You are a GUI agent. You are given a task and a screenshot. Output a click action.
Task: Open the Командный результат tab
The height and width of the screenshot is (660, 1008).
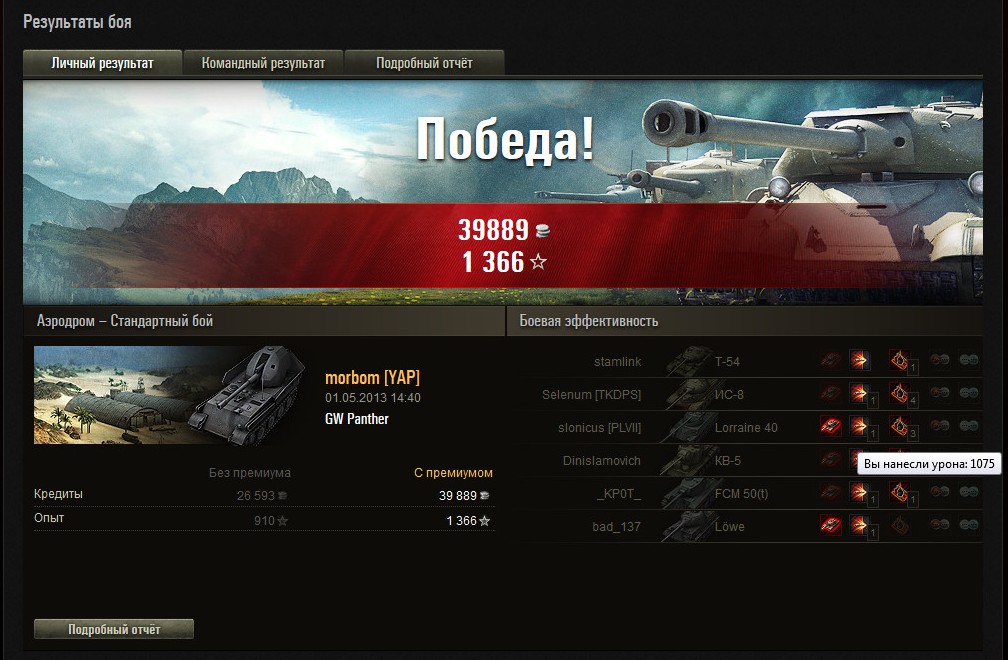coord(263,63)
